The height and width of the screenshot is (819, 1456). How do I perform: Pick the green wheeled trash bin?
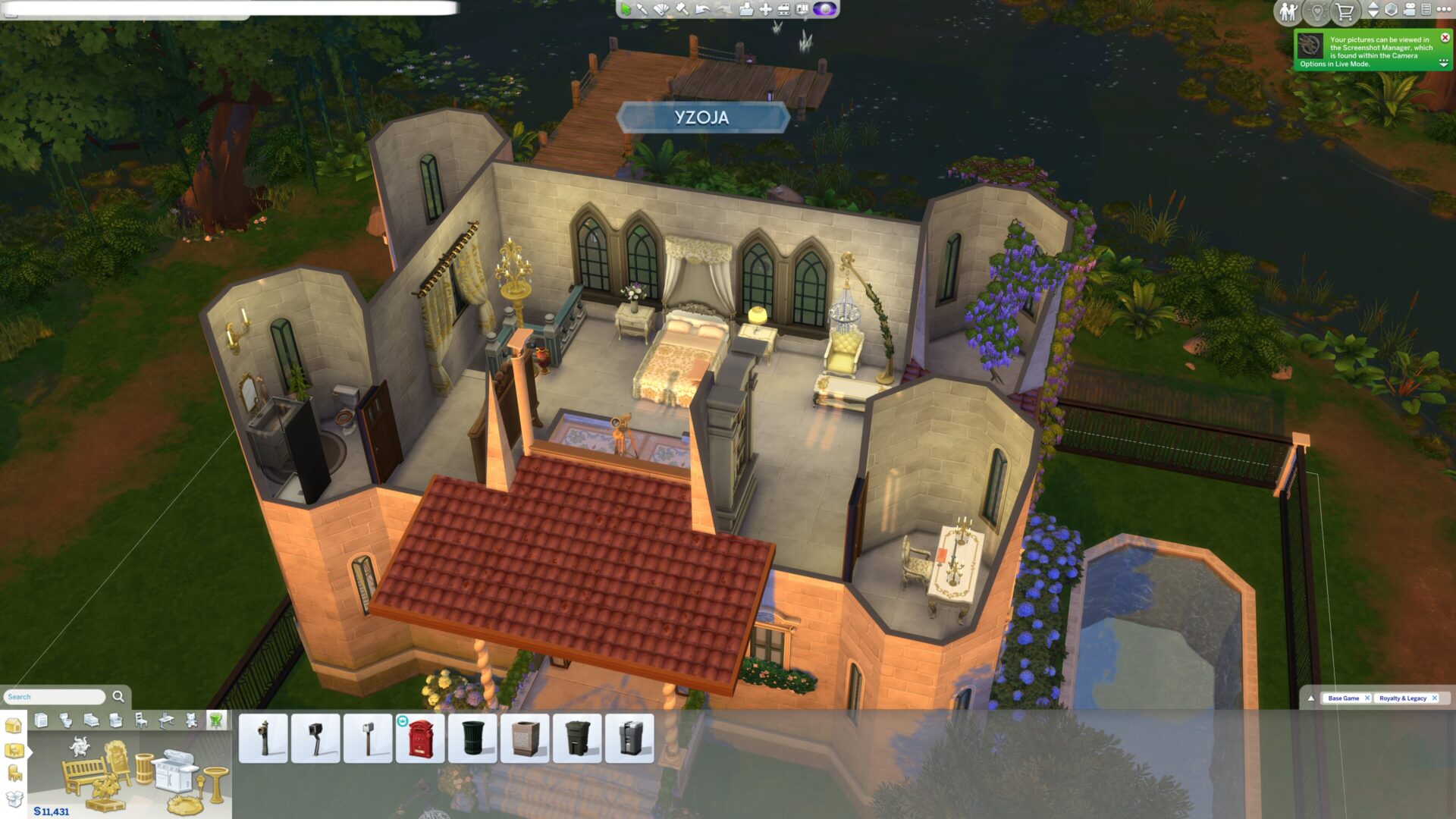click(577, 738)
